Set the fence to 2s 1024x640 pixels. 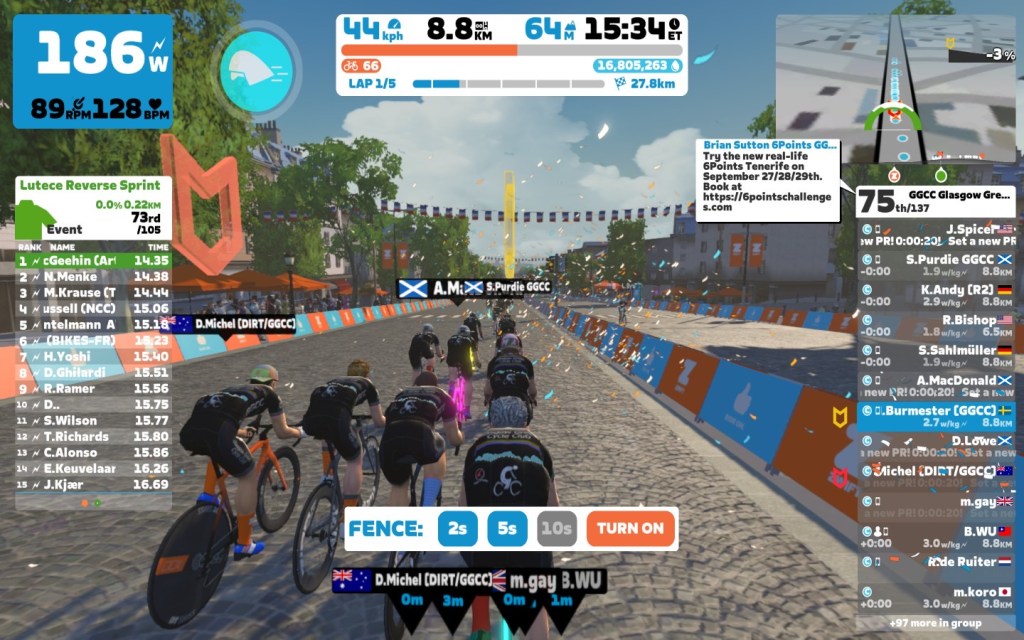pos(457,529)
